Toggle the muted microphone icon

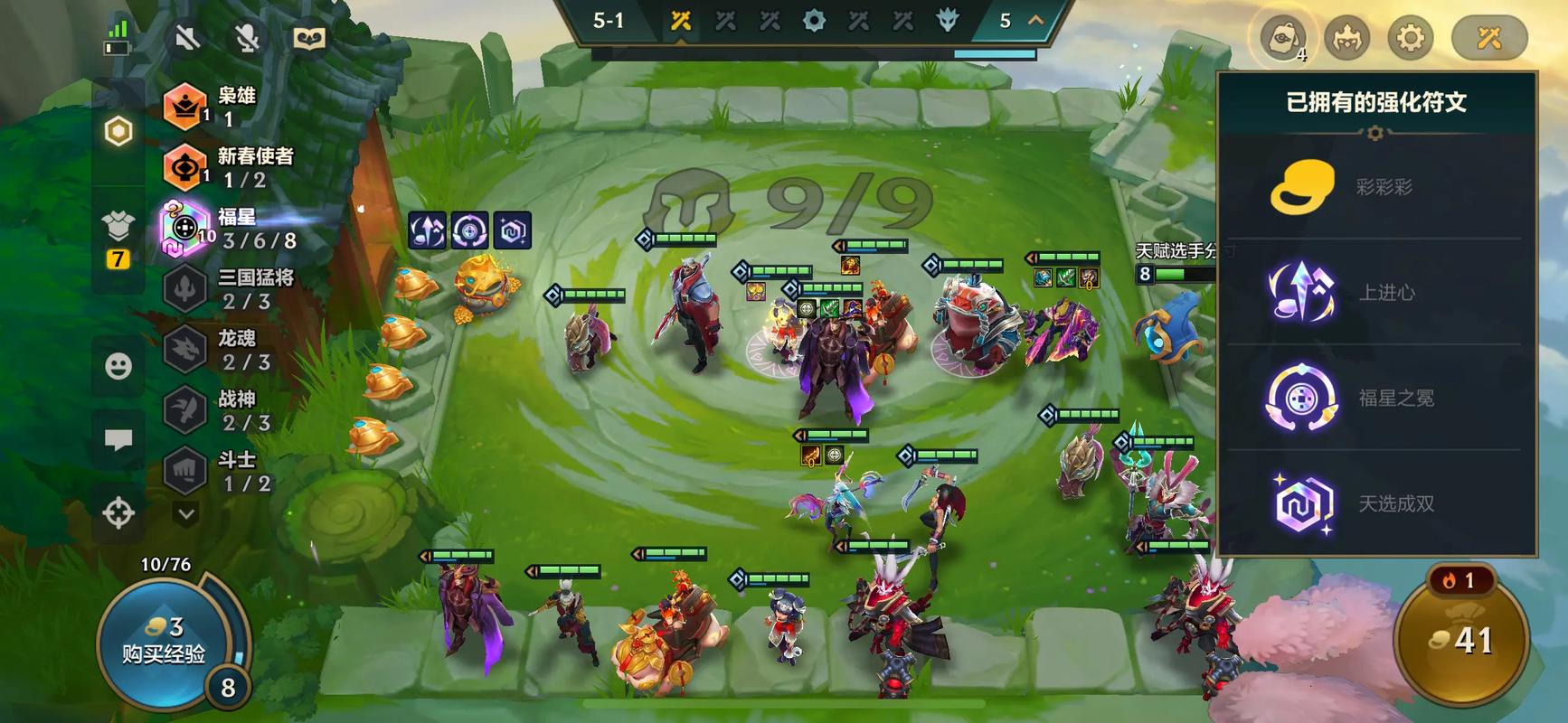pyautogui.click(x=247, y=38)
